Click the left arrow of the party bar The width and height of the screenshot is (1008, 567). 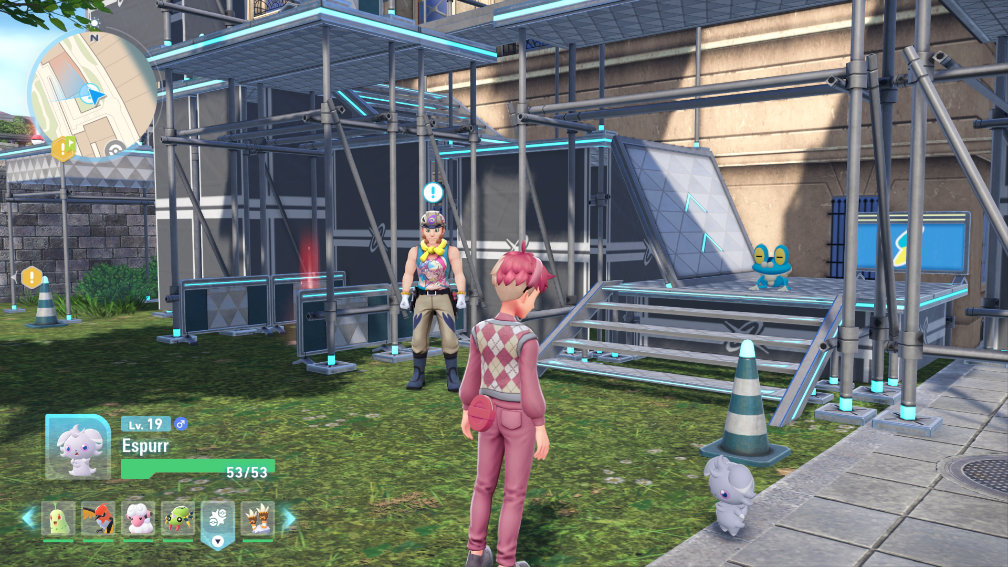click(x=28, y=518)
